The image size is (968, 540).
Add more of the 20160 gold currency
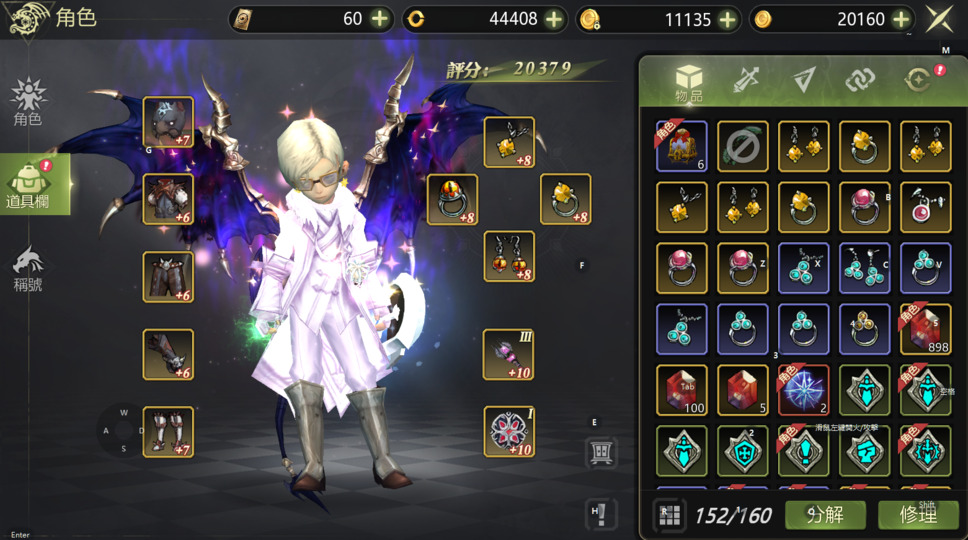pos(901,19)
